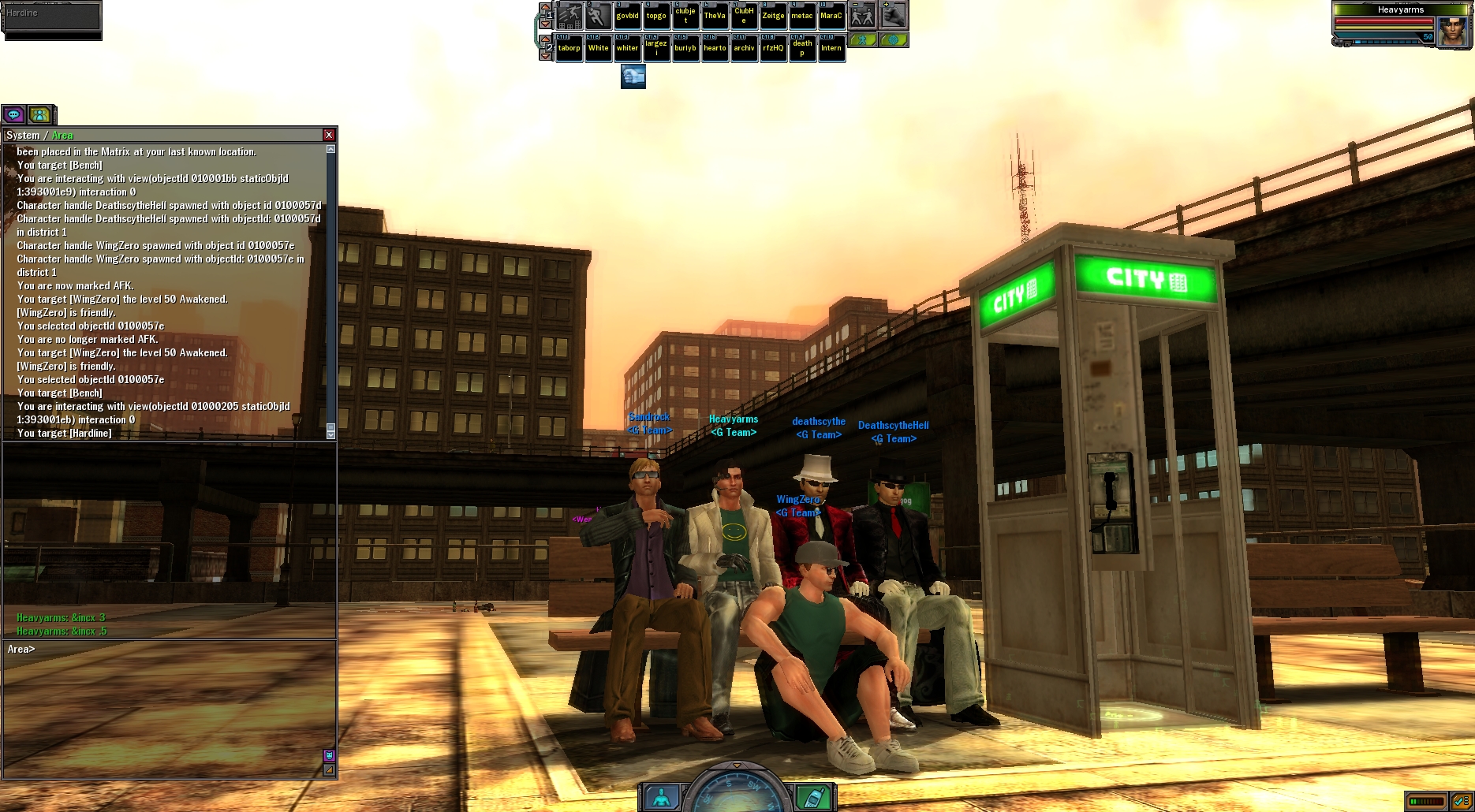Select the Intern hotbar slot
The height and width of the screenshot is (812, 1475).
pos(831,48)
